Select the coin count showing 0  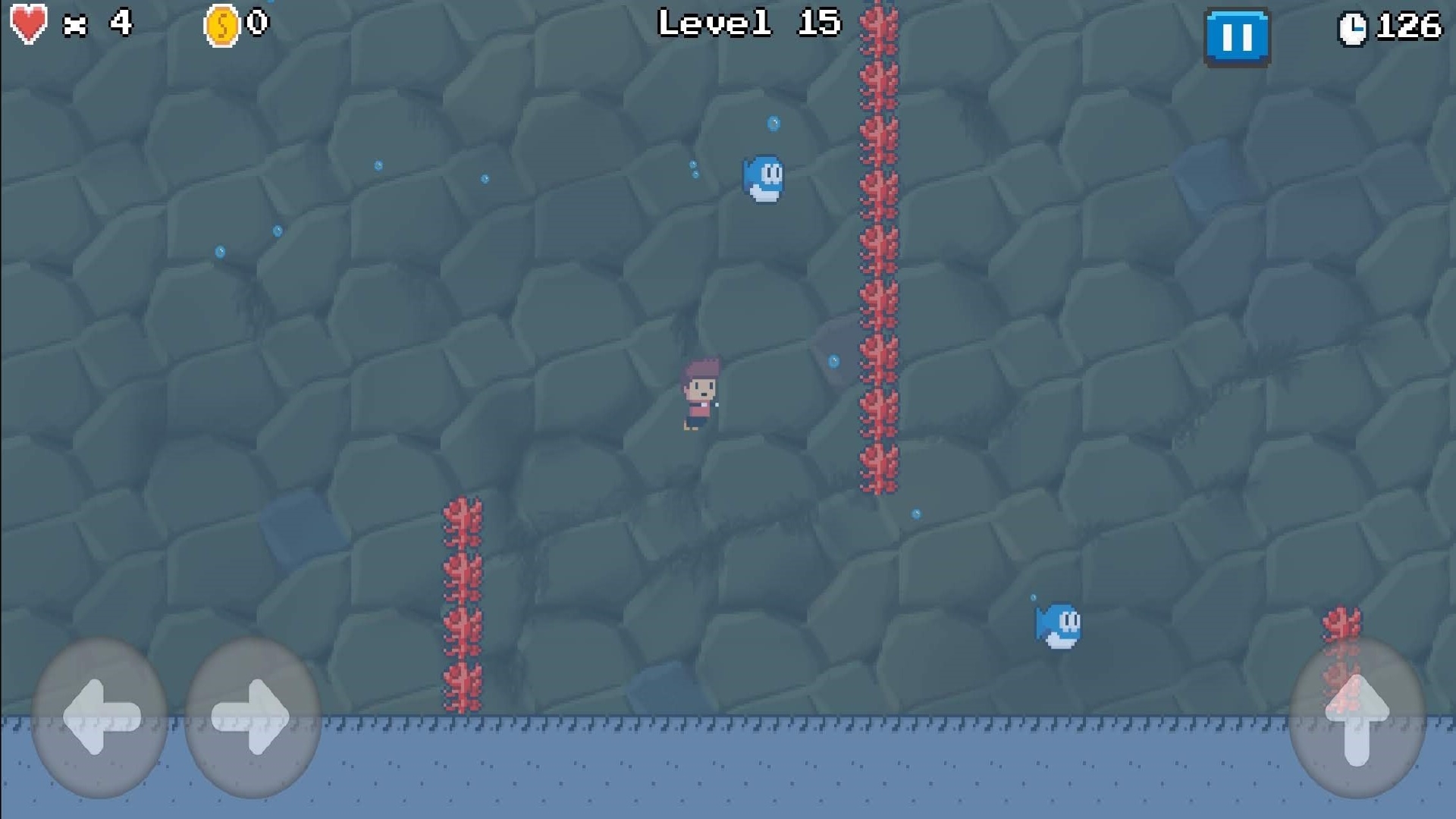click(255, 23)
